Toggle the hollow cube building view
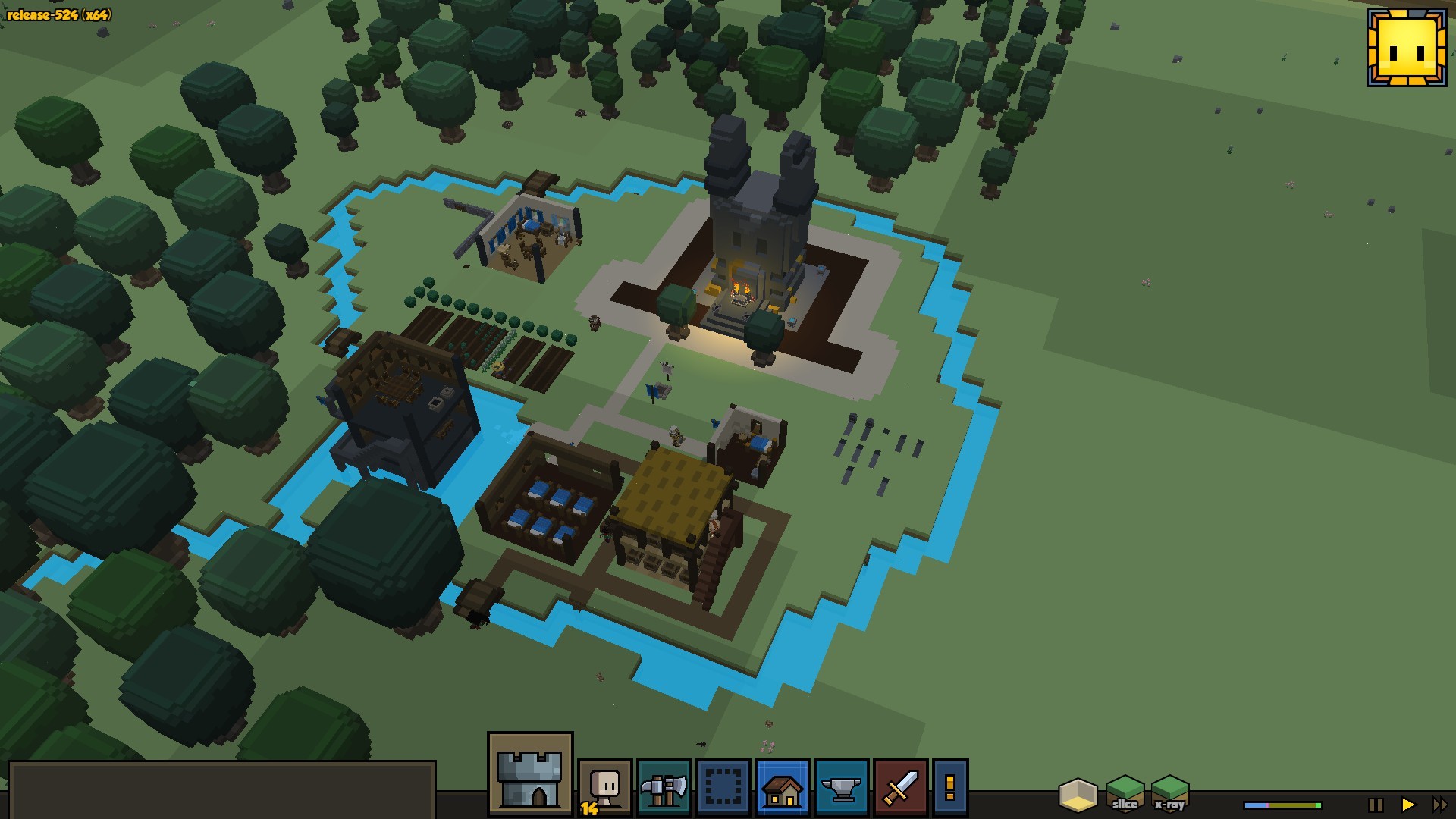The width and height of the screenshot is (1456, 819). (x=1078, y=794)
